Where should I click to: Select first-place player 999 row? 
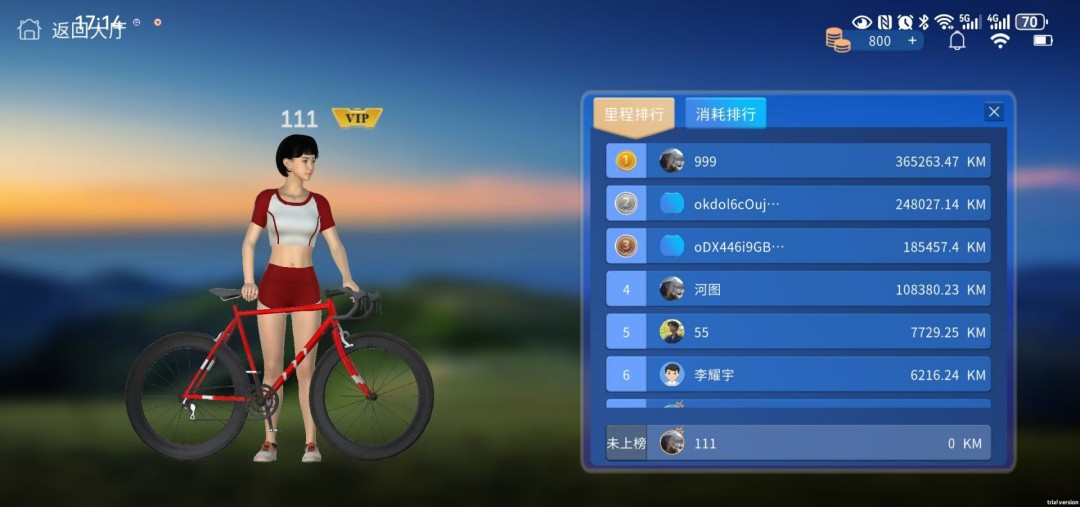click(x=798, y=161)
